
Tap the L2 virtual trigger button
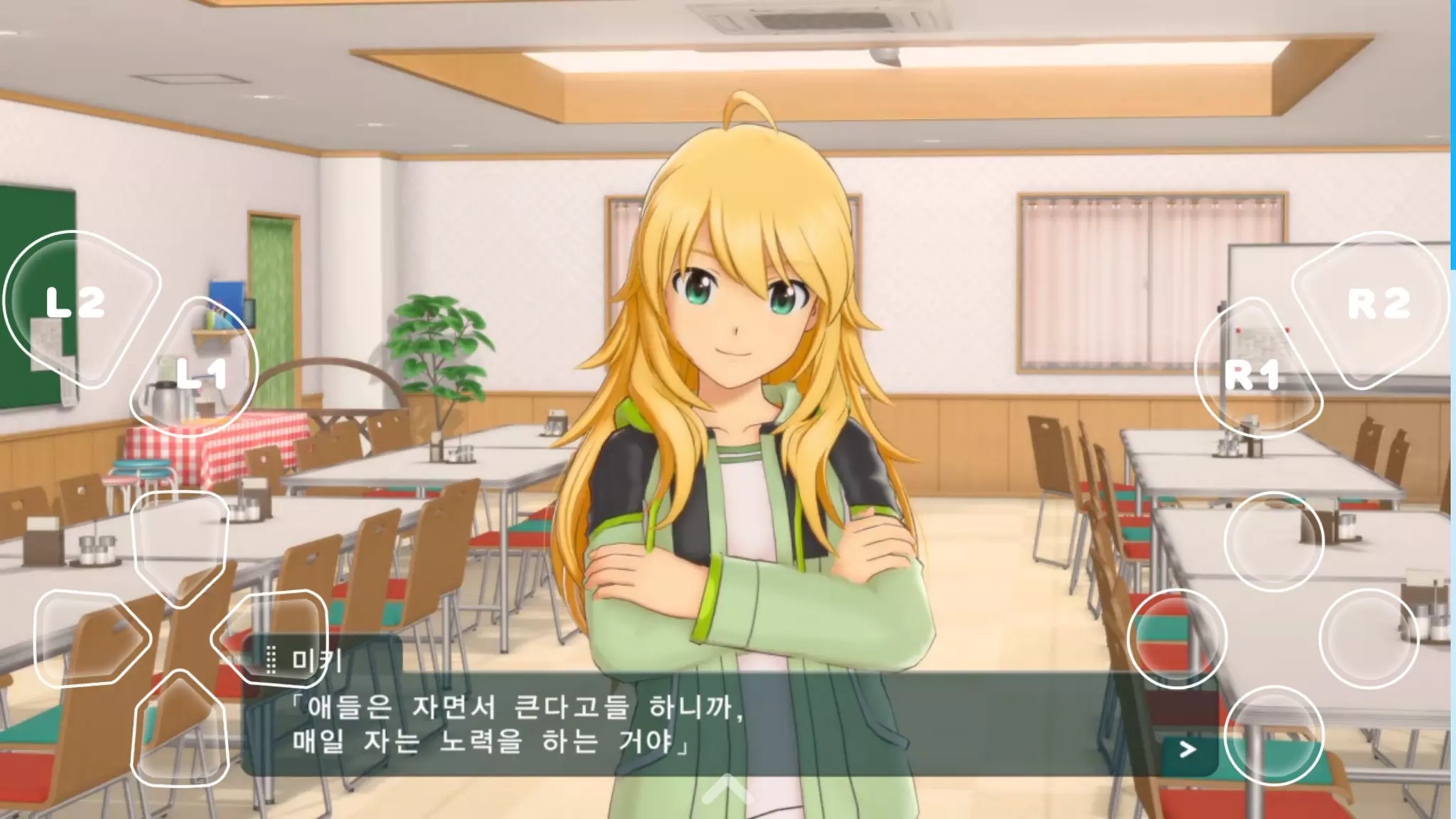tap(77, 306)
